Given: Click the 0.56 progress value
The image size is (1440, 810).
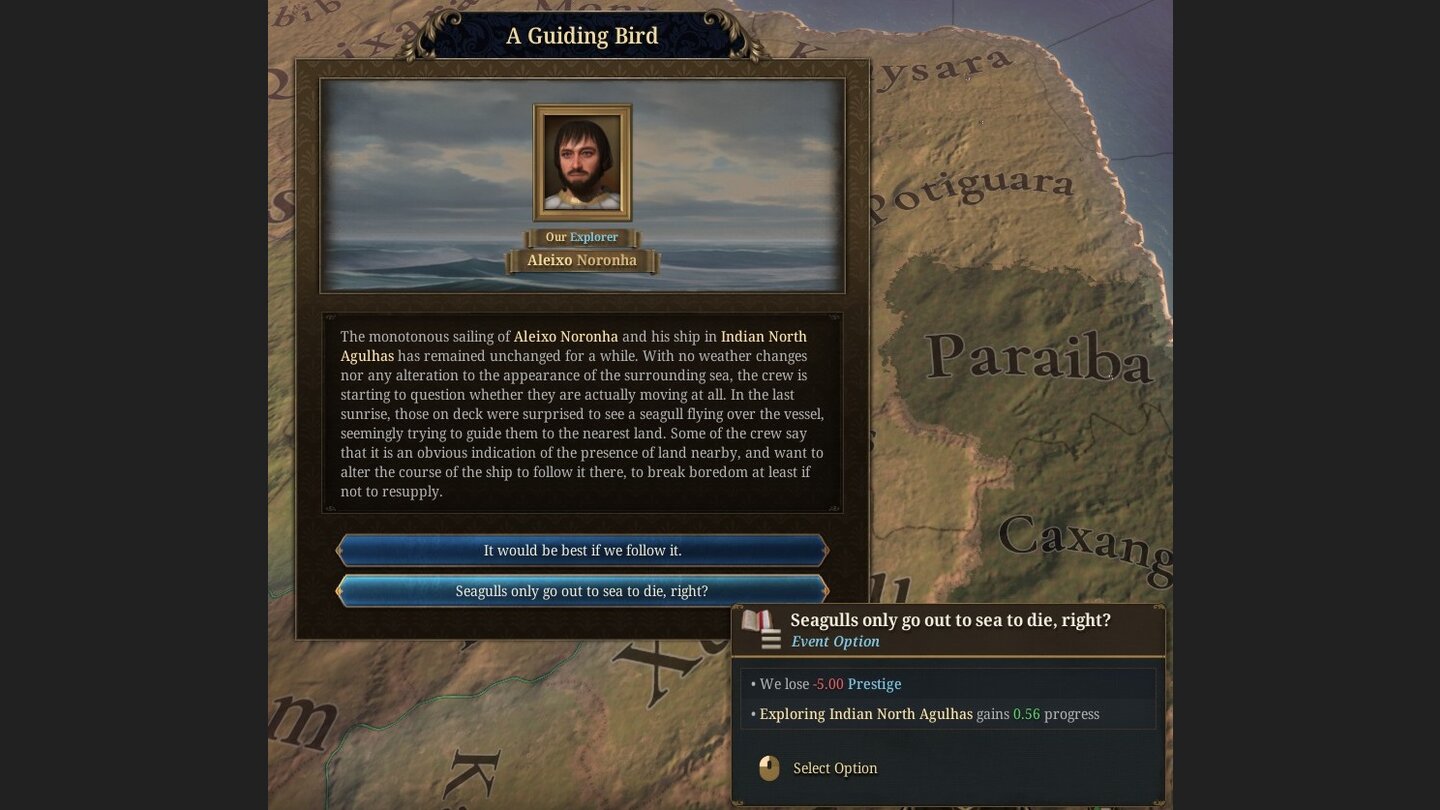Looking at the screenshot, I should click(1024, 714).
